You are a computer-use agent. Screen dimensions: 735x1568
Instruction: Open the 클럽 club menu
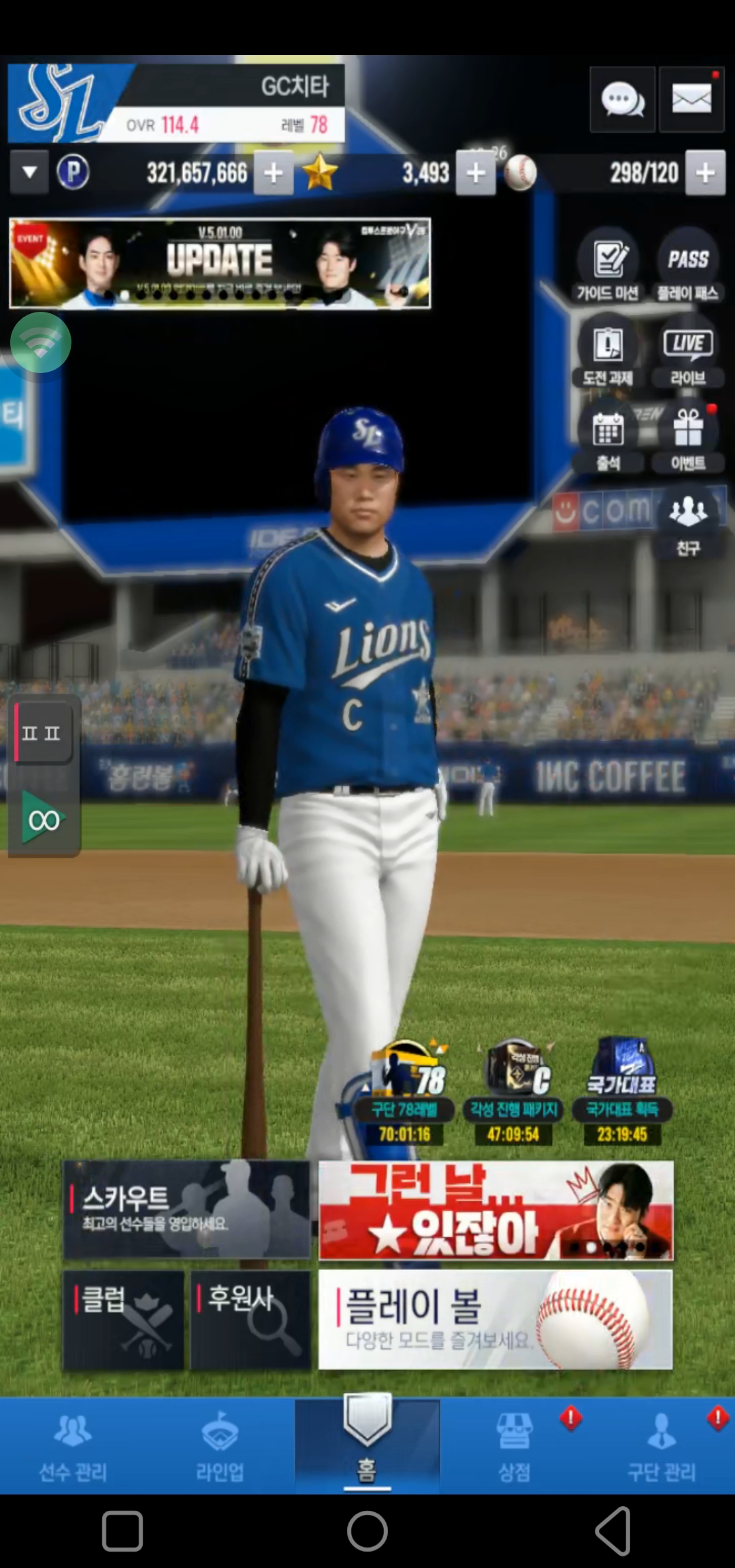click(x=123, y=1319)
